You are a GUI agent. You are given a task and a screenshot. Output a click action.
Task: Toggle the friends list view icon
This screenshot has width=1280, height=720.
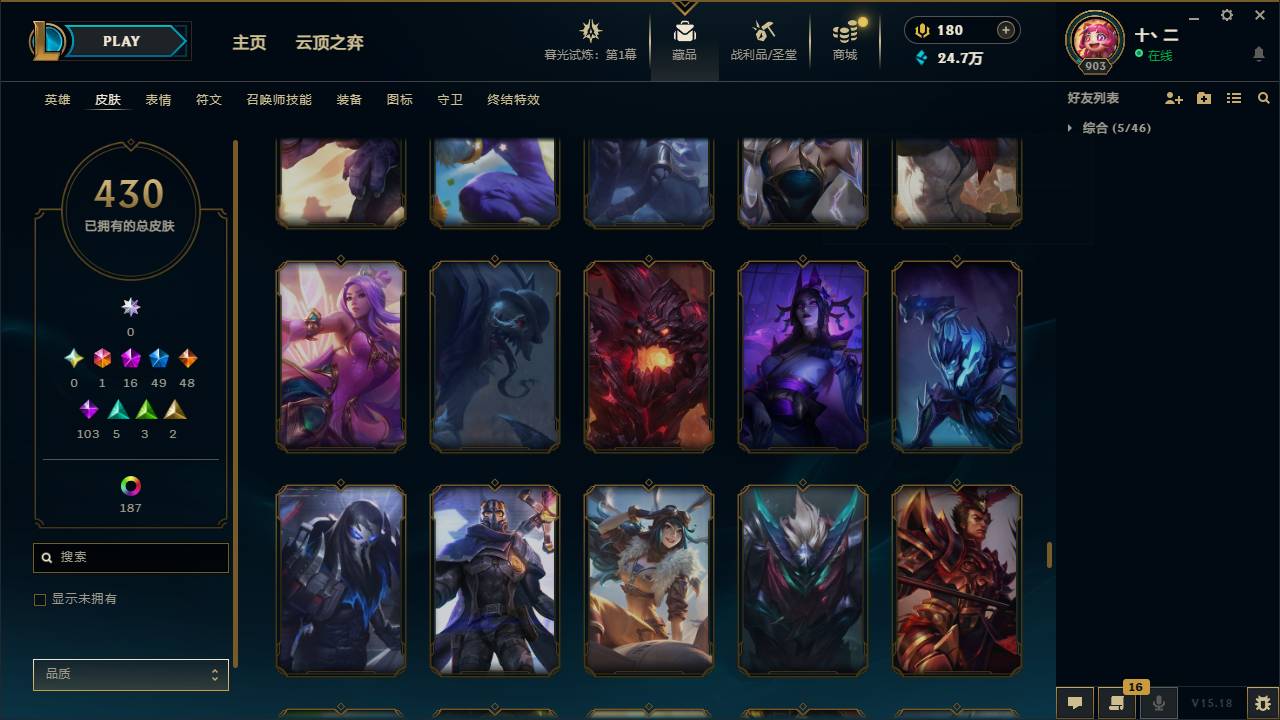point(1233,98)
